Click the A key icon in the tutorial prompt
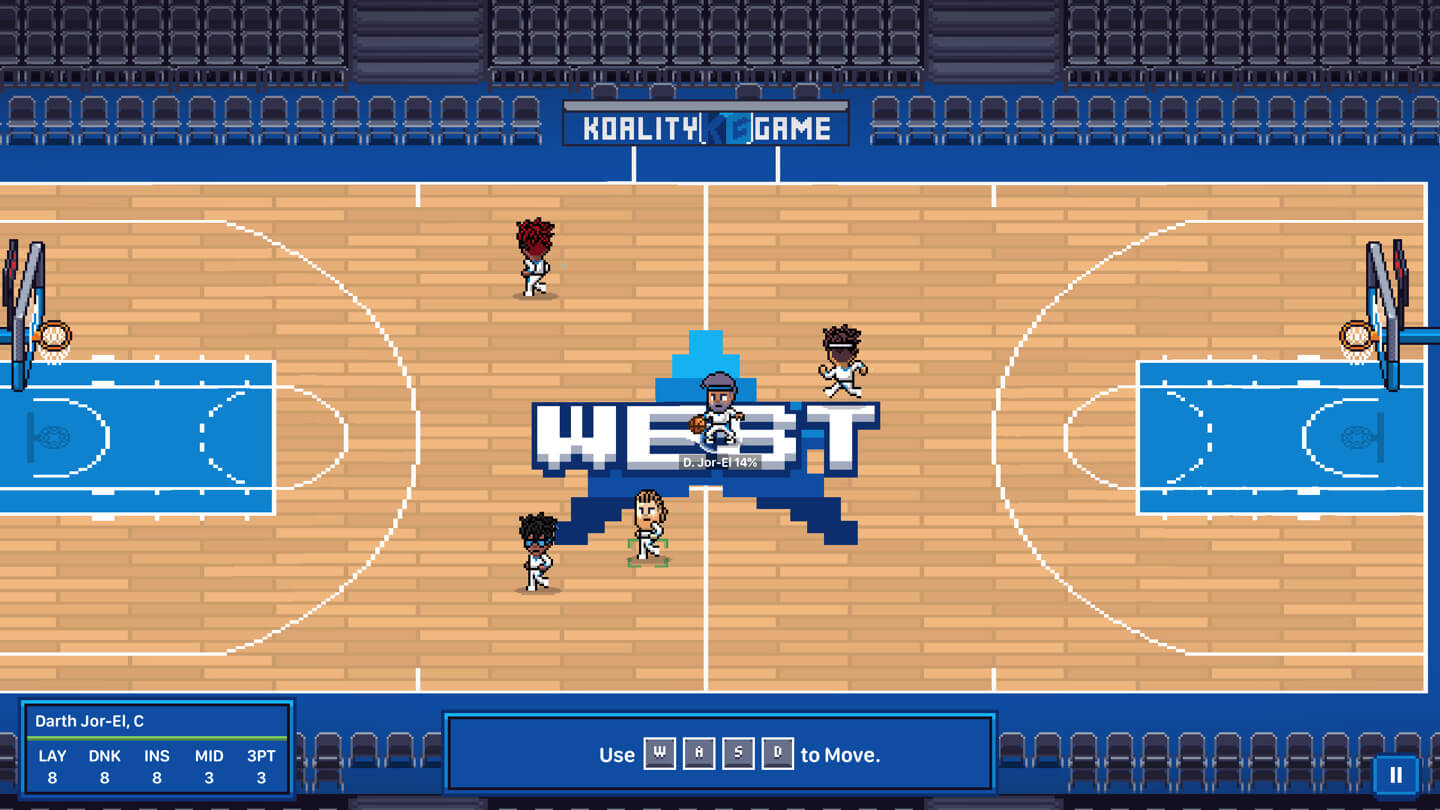This screenshot has height=810, width=1440. coord(699,754)
